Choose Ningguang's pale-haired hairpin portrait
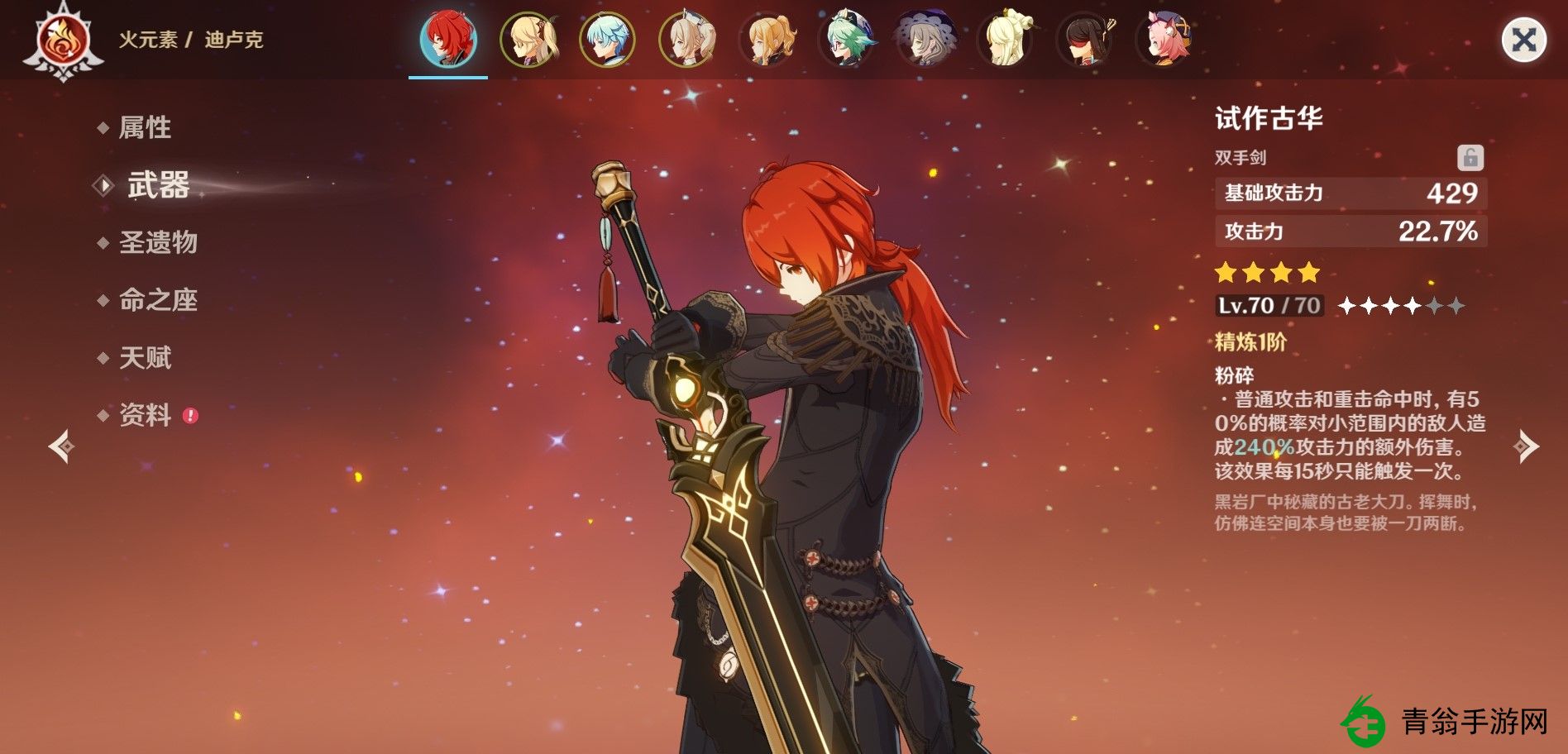Viewport: 1568px width, 754px height. [x=1006, y=39]
